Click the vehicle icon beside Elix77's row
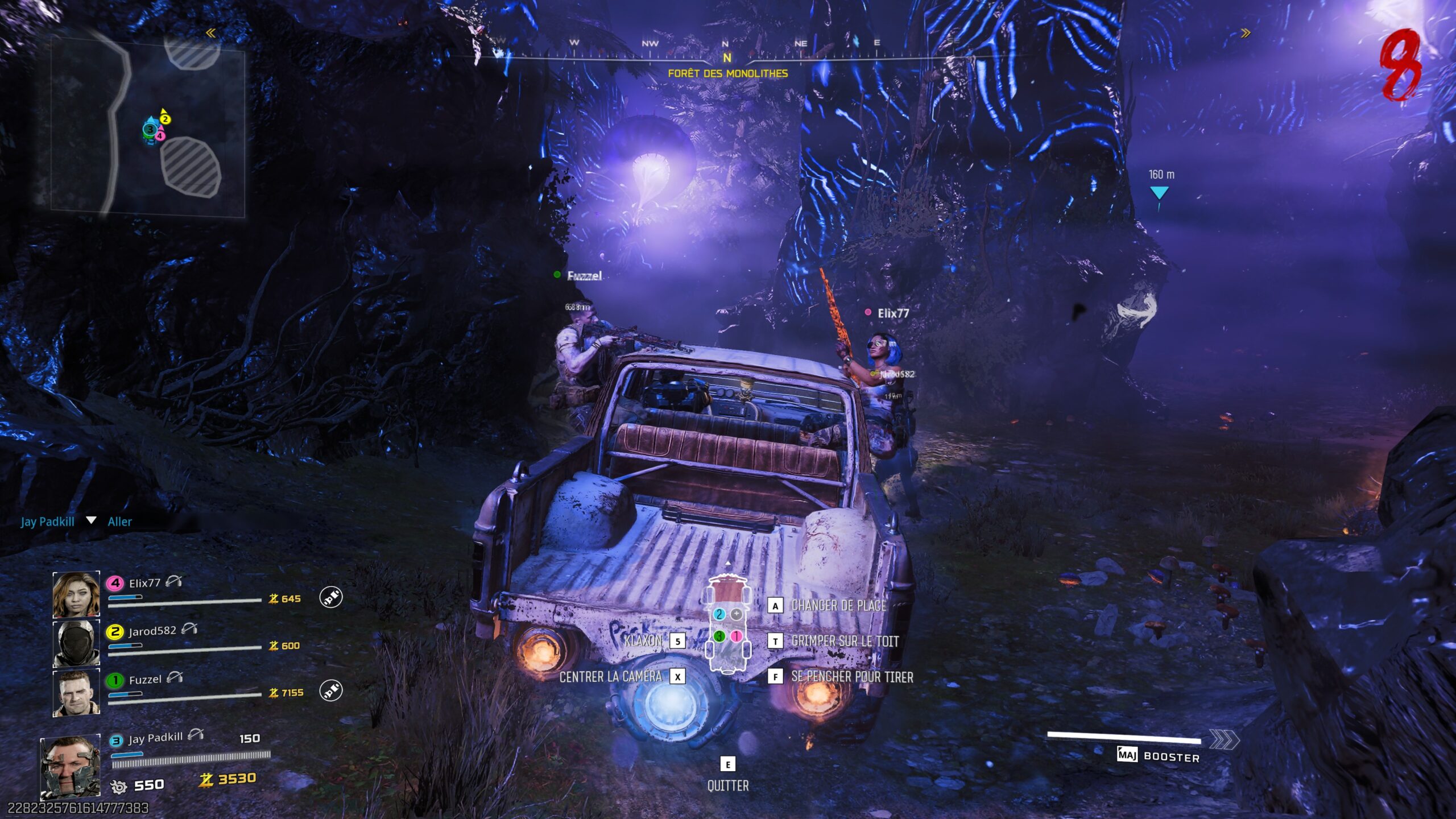Image resolution: width=1456 pixels, height=819 pixels. click(331, 597)
